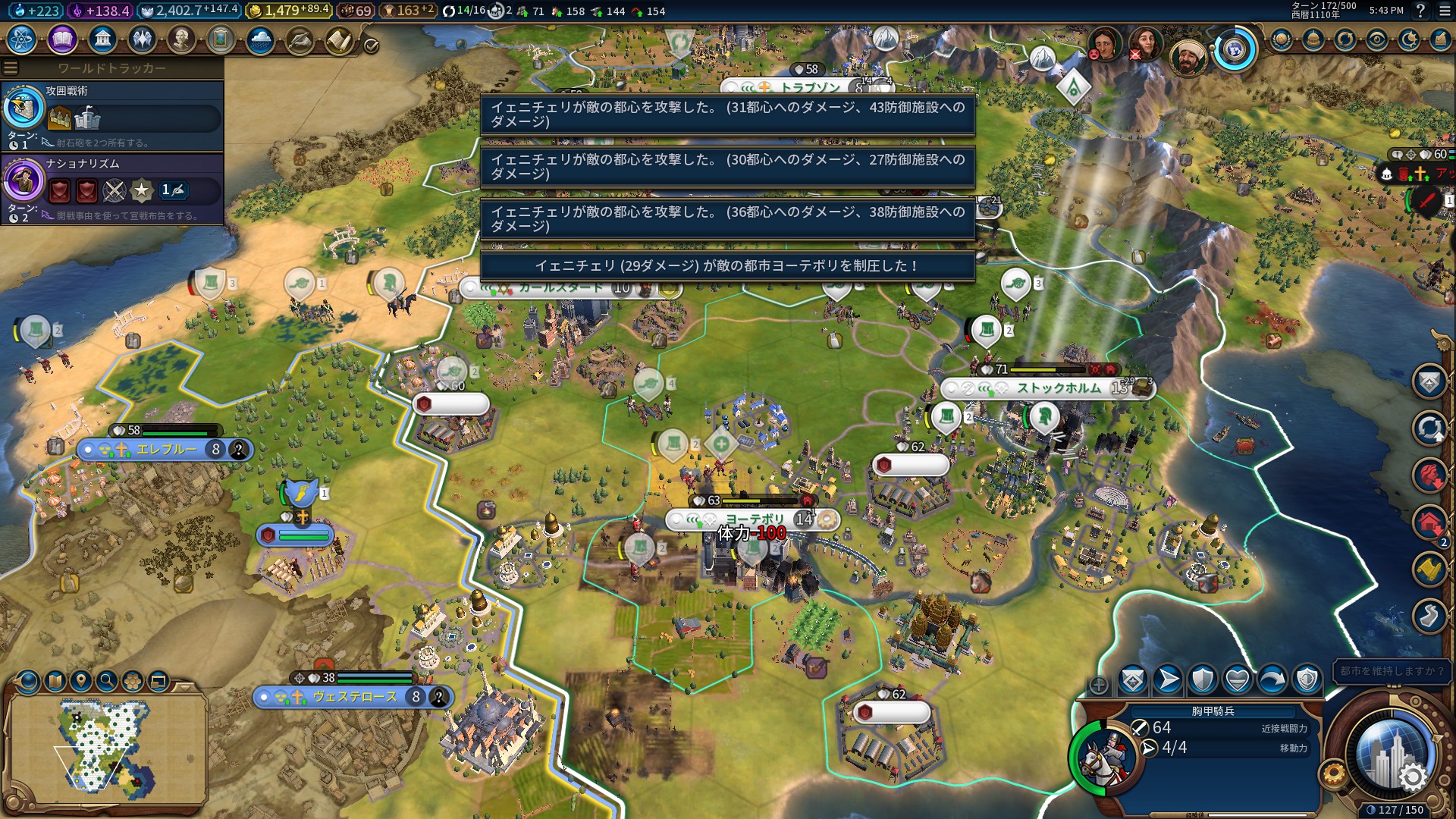
Task: Open the technology tree atom icon
Action: (x=21, y=39)
